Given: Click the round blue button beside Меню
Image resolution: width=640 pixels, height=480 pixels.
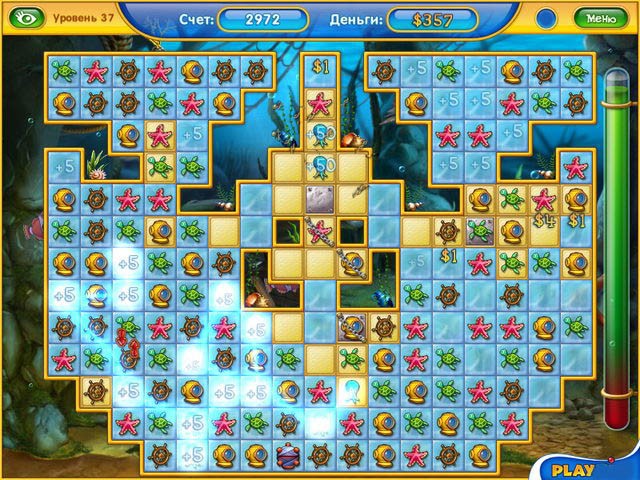Looking at the screenshot, I should pos(546,17).
